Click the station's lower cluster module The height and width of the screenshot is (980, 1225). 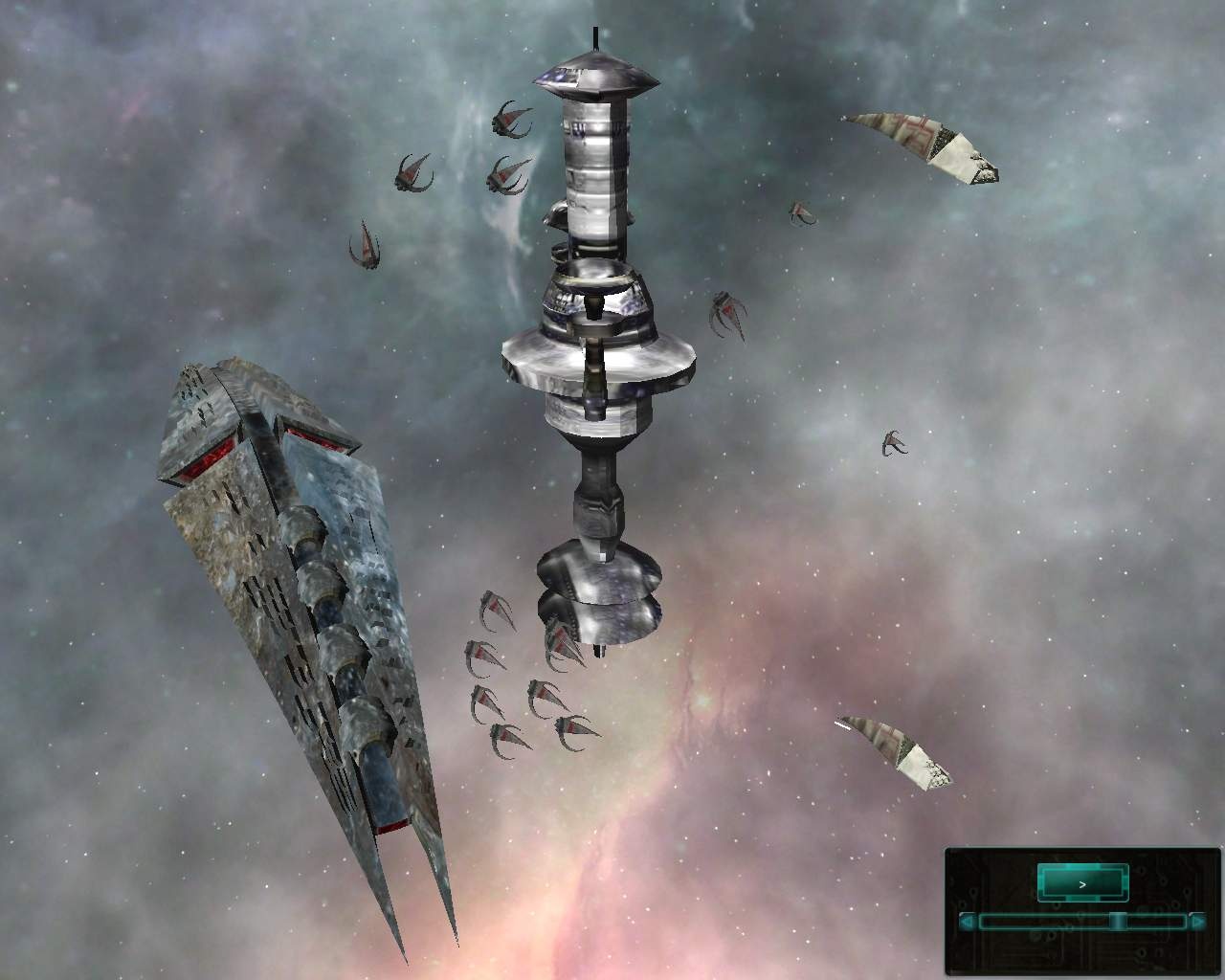point(596,593)
